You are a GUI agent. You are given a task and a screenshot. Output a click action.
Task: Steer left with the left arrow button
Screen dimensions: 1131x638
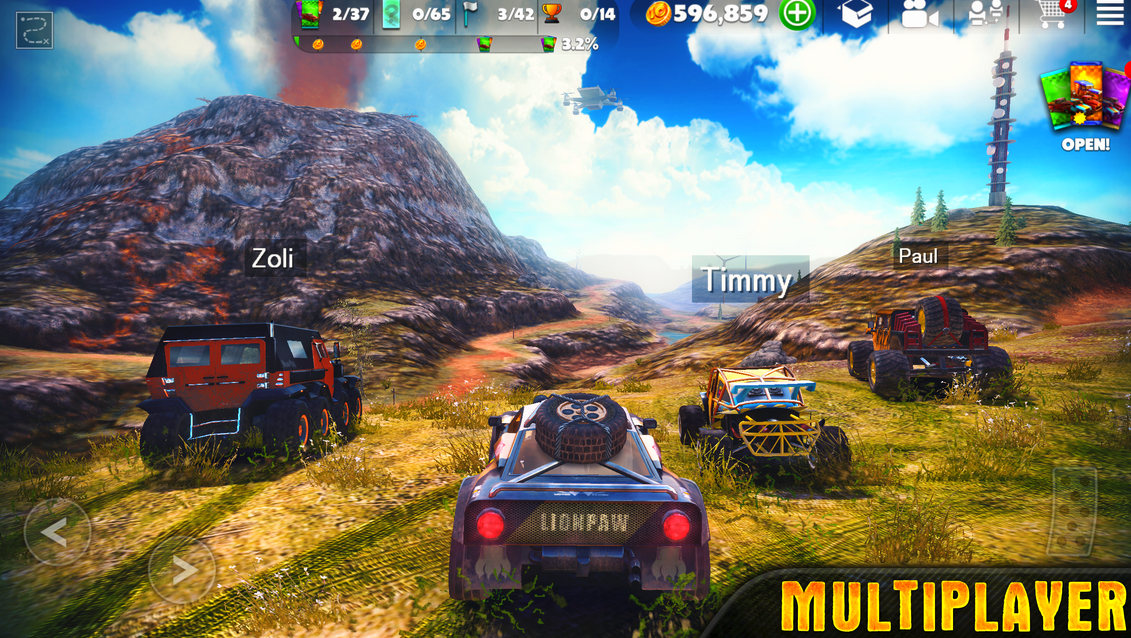tap(57, 532)
